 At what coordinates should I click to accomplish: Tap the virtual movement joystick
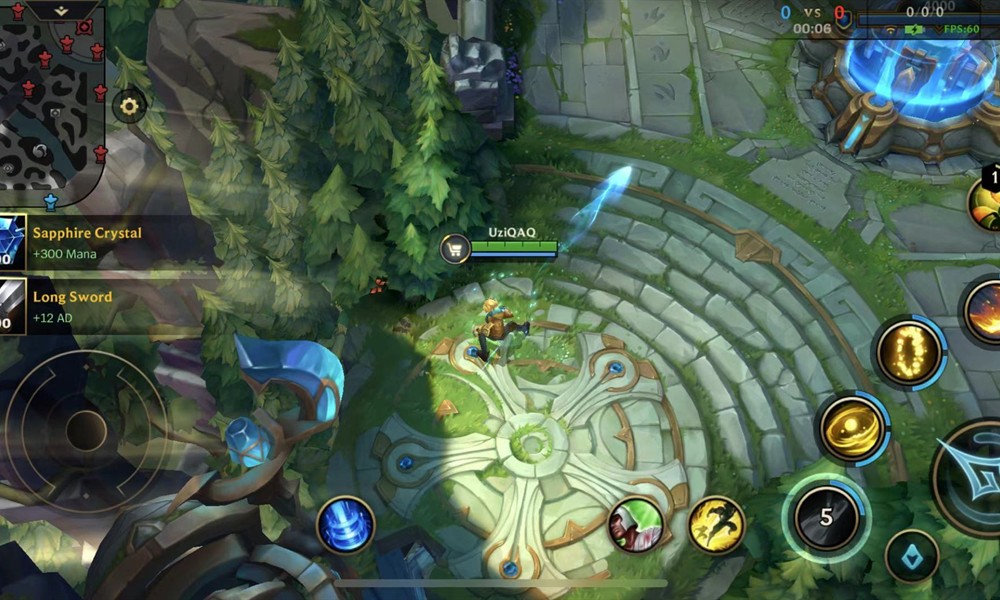tap(85, 430)
